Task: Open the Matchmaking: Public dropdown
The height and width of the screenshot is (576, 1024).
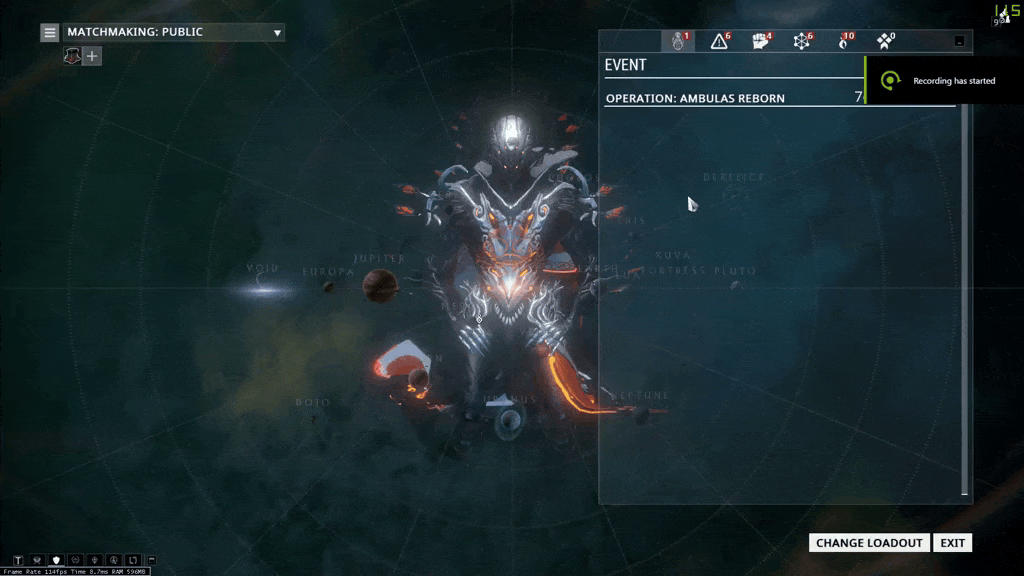Action: [175, 33]
